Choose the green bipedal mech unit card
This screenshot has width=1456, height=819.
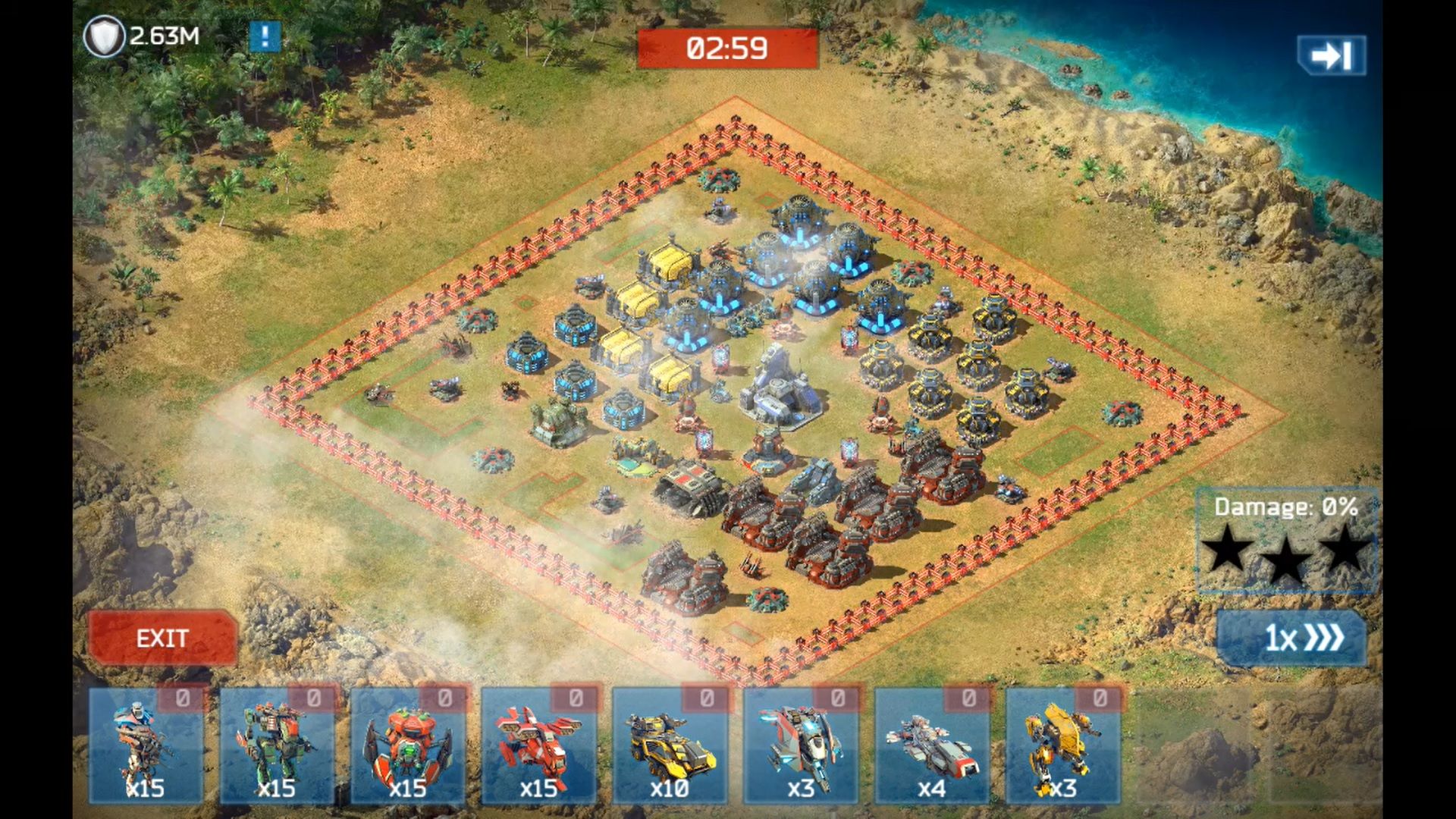click(277, 746)
